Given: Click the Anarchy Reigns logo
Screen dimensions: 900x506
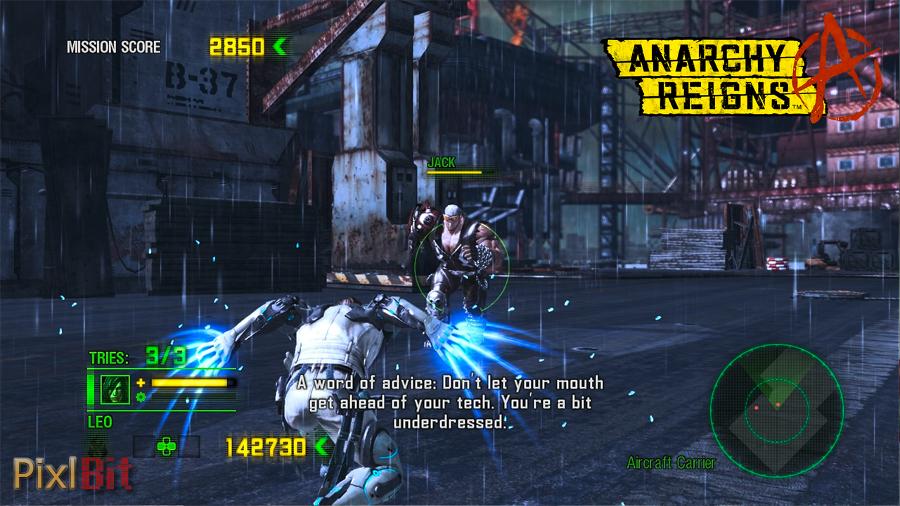Looking at the screenshot, I should 742,75.
